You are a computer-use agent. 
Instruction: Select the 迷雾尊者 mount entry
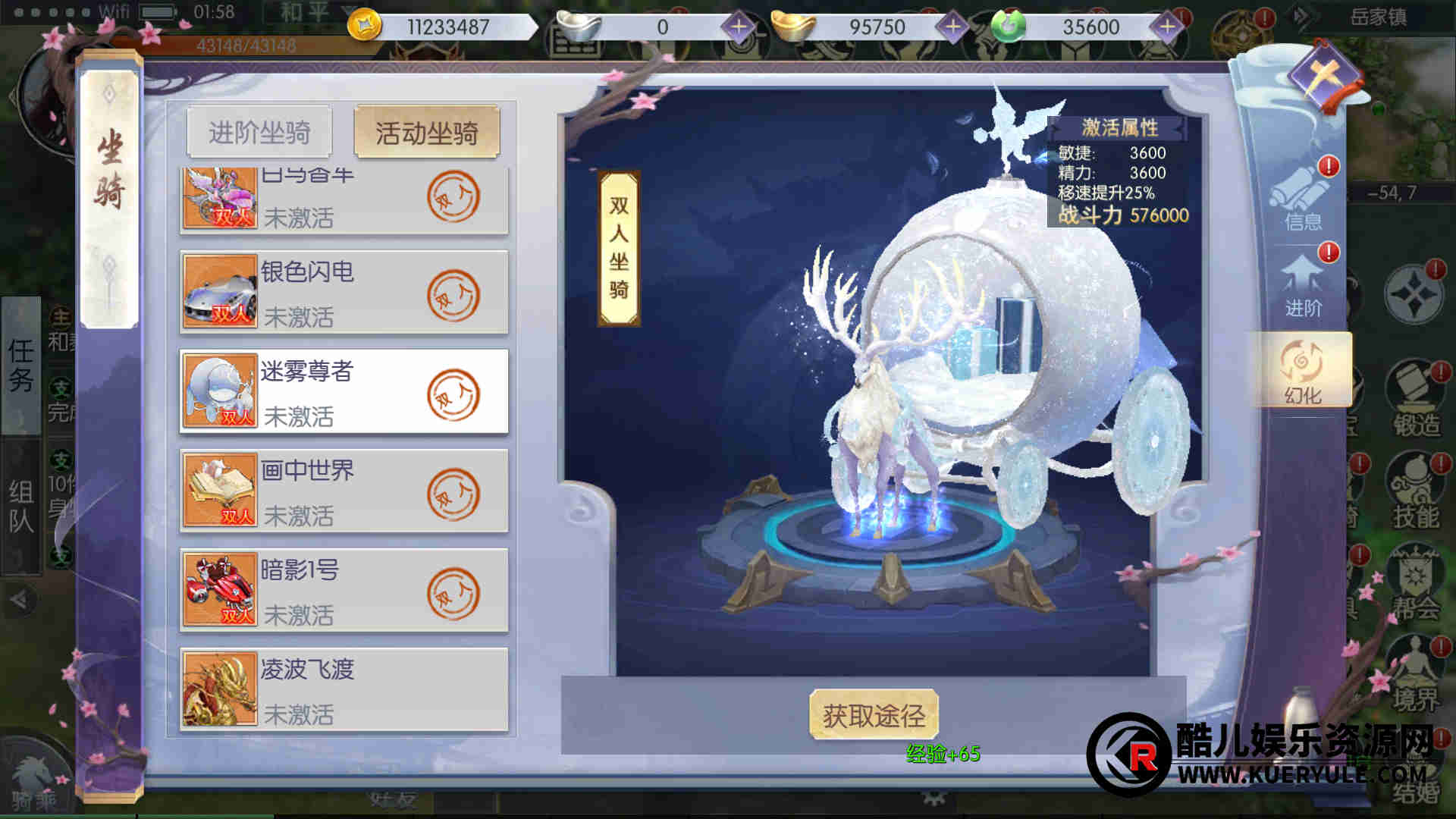tap(344, 392)
